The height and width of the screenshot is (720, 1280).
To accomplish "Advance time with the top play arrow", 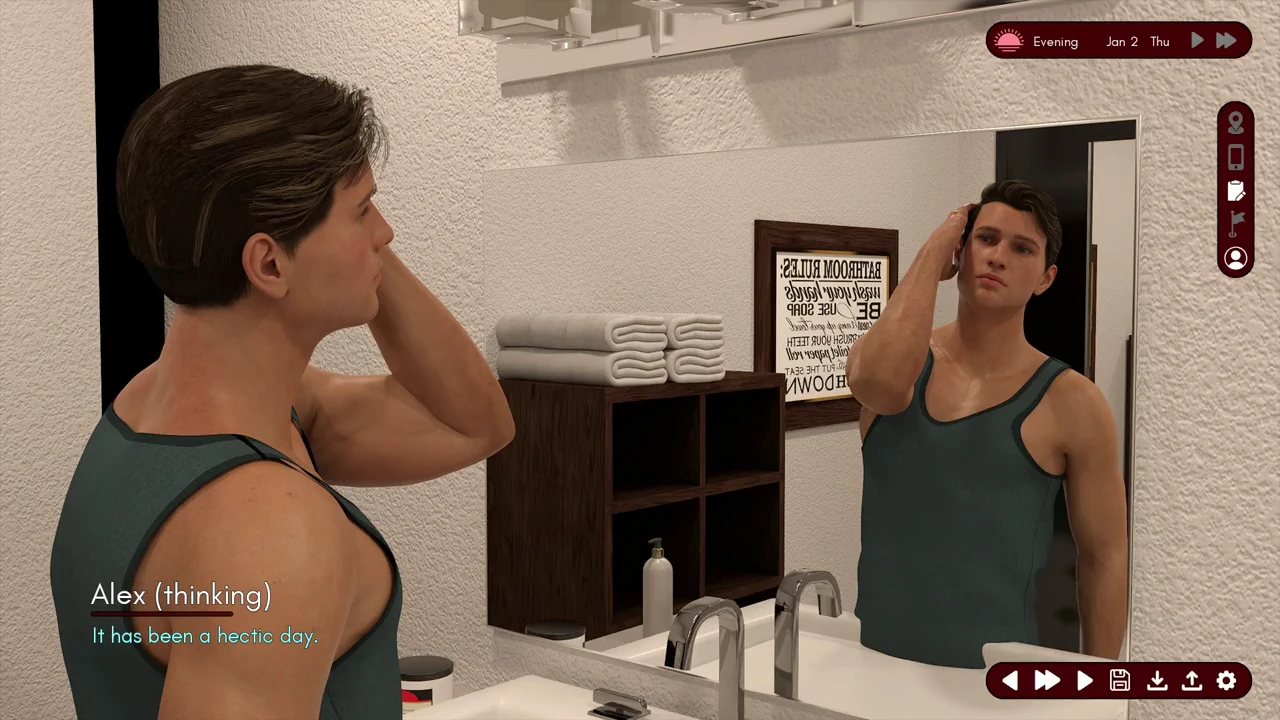I will point(1197,41).
